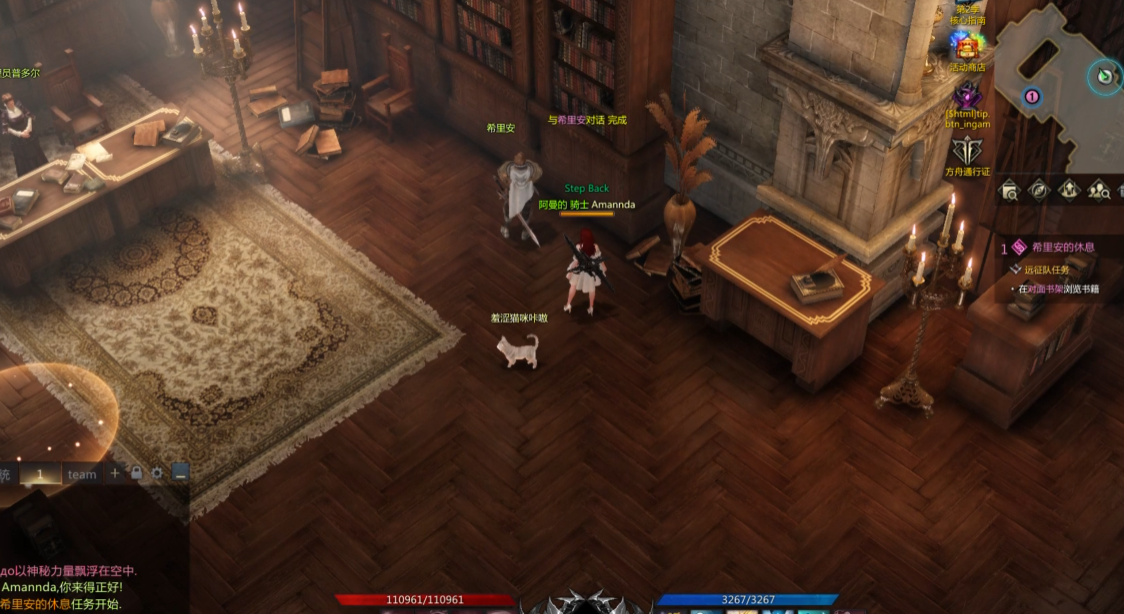
Task: Click the map search magnifier button
Action: coord(1009,190)
